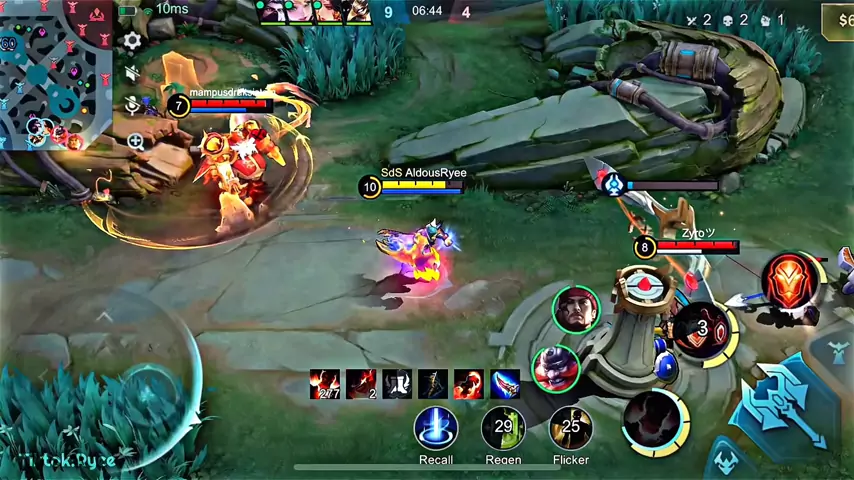
Task: Activate the Regen ability
Action: tap(503, 427)
